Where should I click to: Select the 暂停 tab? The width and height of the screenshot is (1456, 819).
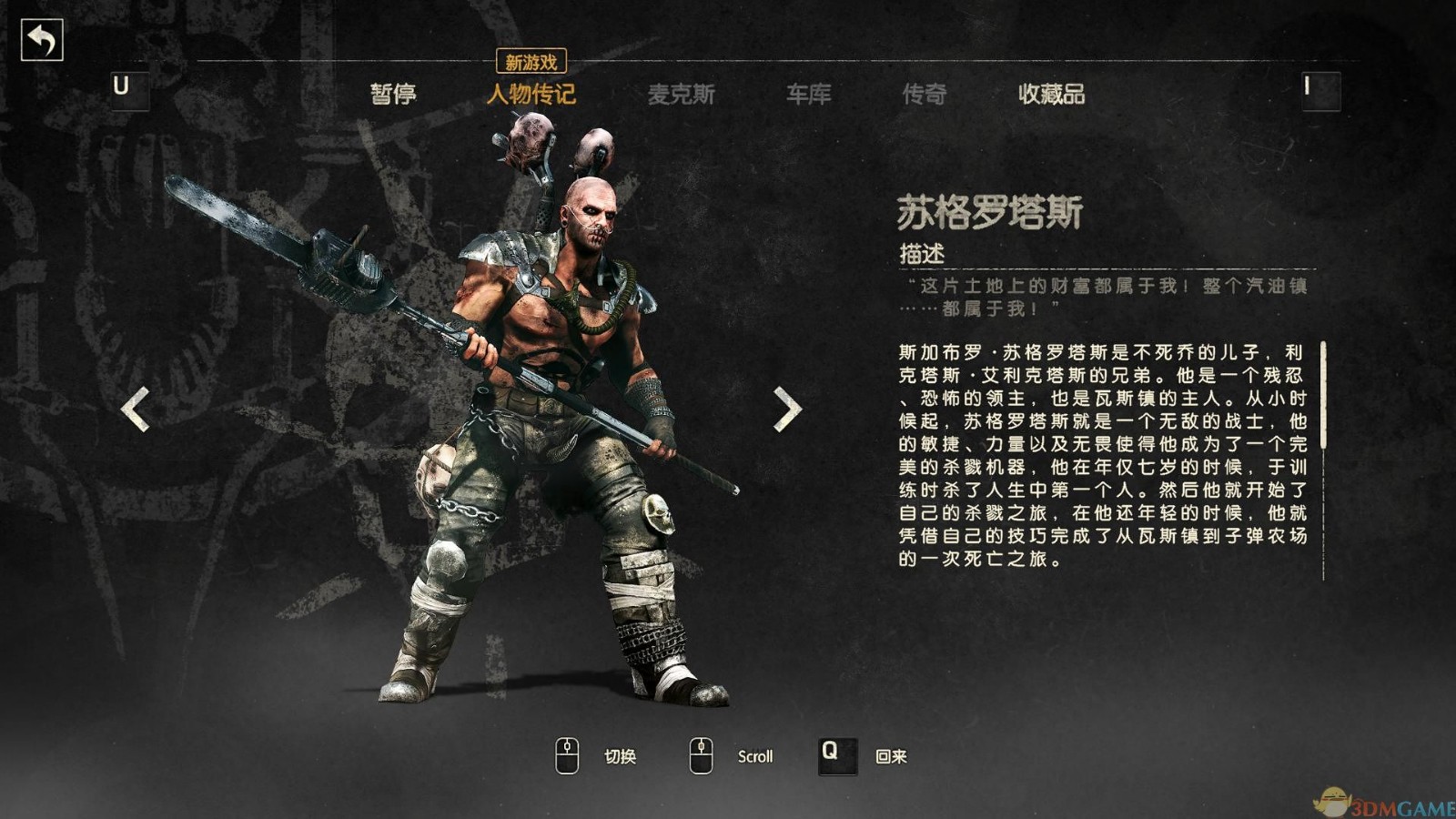point(395,93)
